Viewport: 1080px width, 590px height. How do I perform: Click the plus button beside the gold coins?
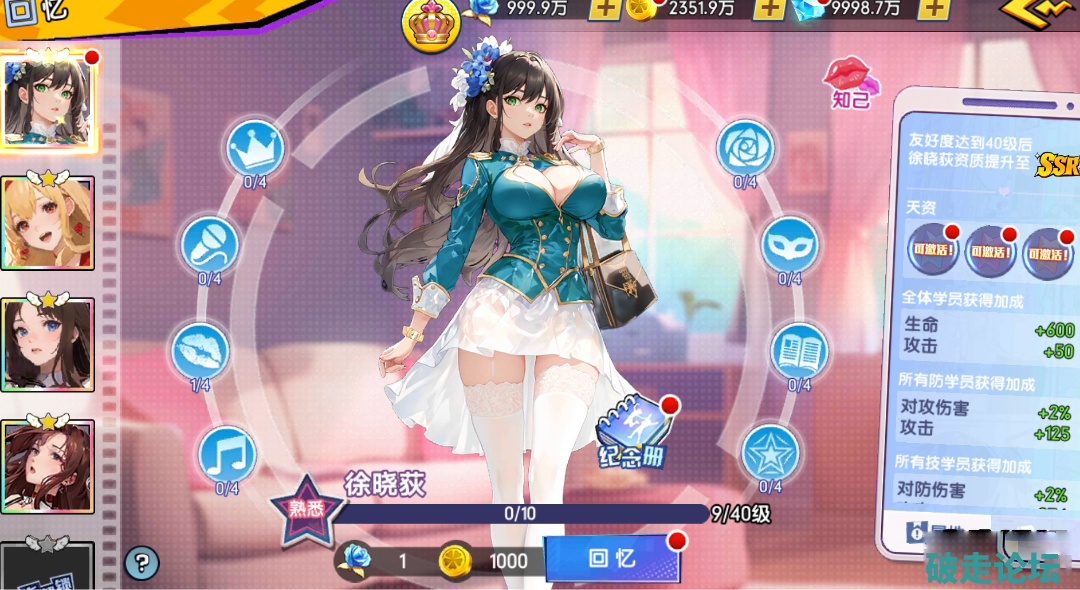[767, 9]
